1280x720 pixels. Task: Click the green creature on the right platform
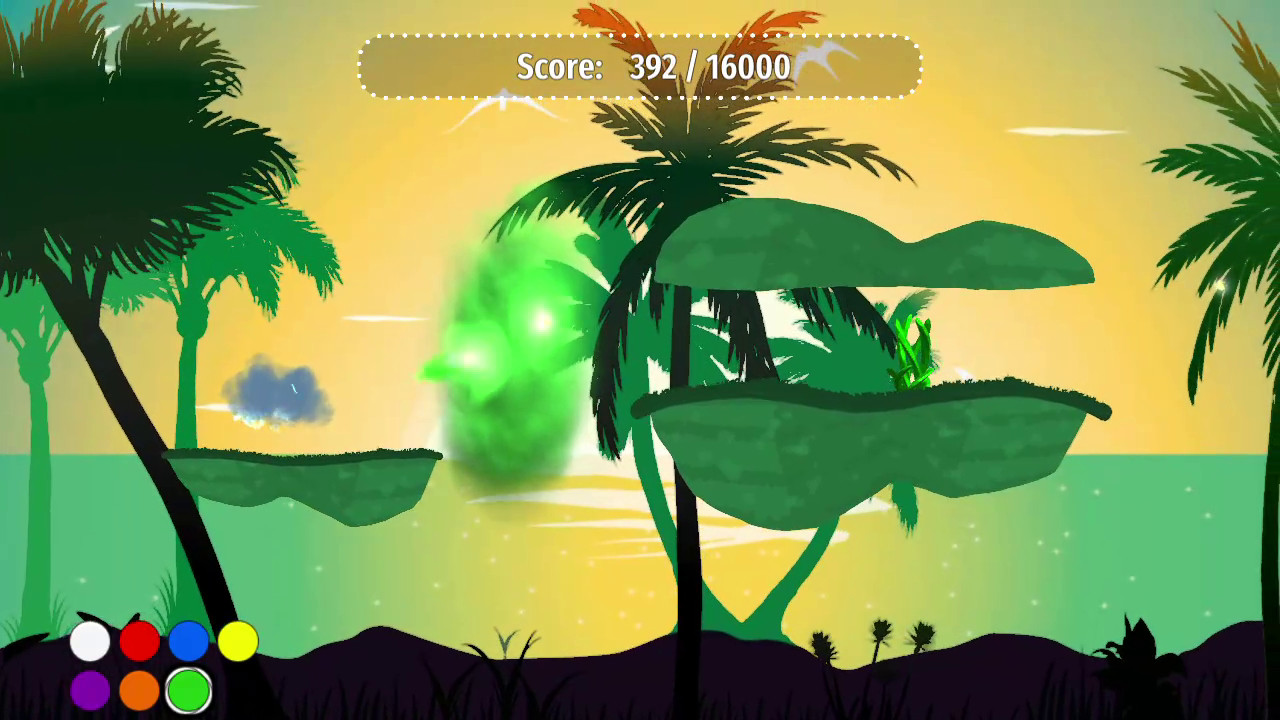(915, 350)
